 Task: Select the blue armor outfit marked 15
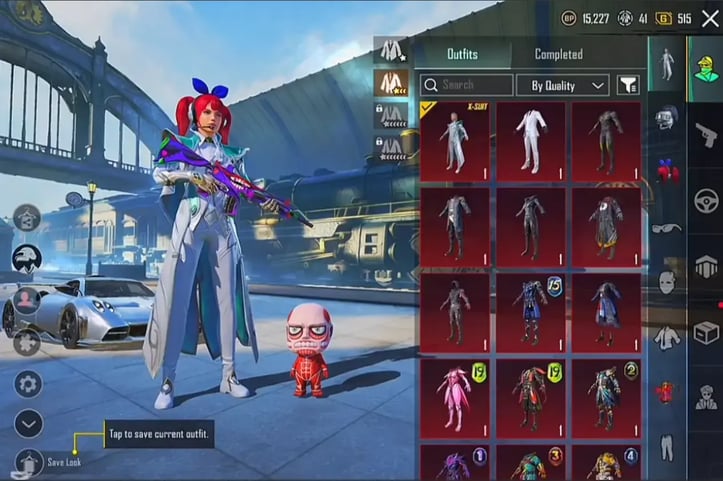pyautogui.click(x=530, y=312)
